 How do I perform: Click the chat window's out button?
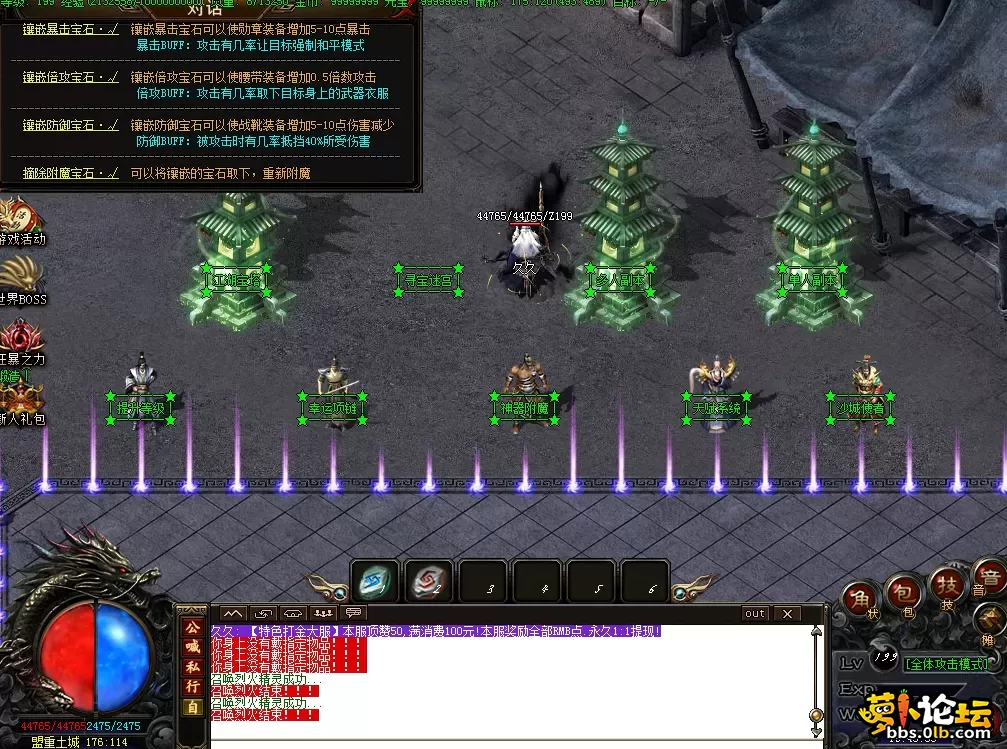[755, 613]
